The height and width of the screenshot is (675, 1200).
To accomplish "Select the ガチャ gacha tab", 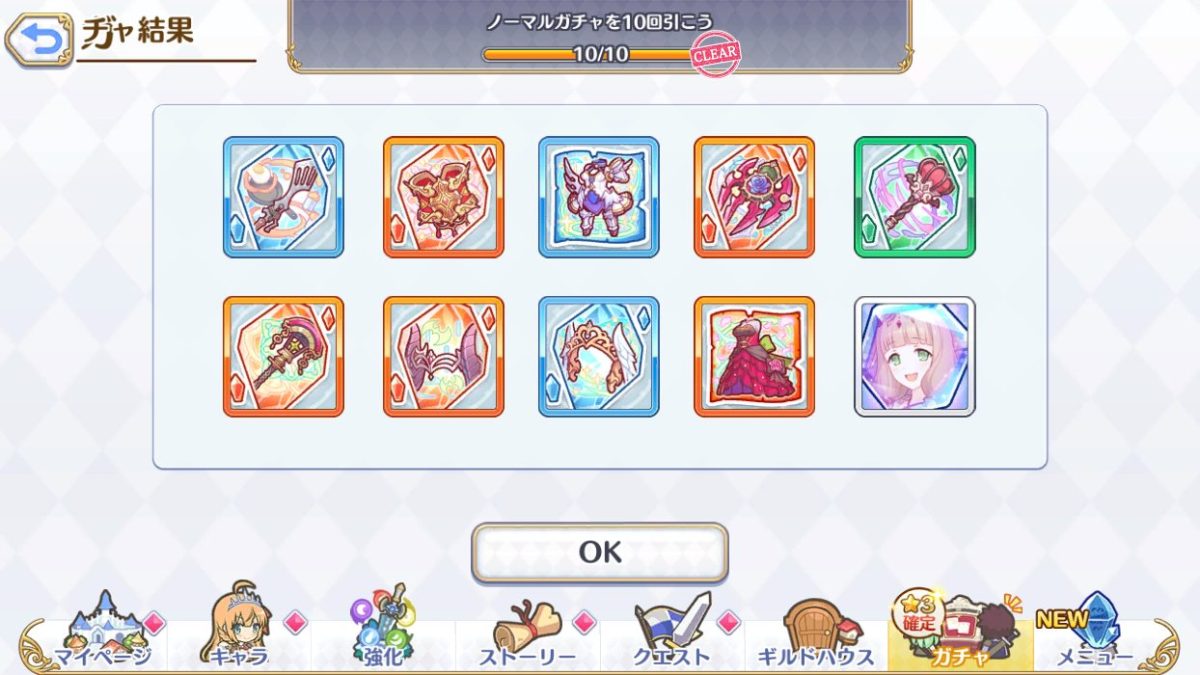I will (959, 631).
